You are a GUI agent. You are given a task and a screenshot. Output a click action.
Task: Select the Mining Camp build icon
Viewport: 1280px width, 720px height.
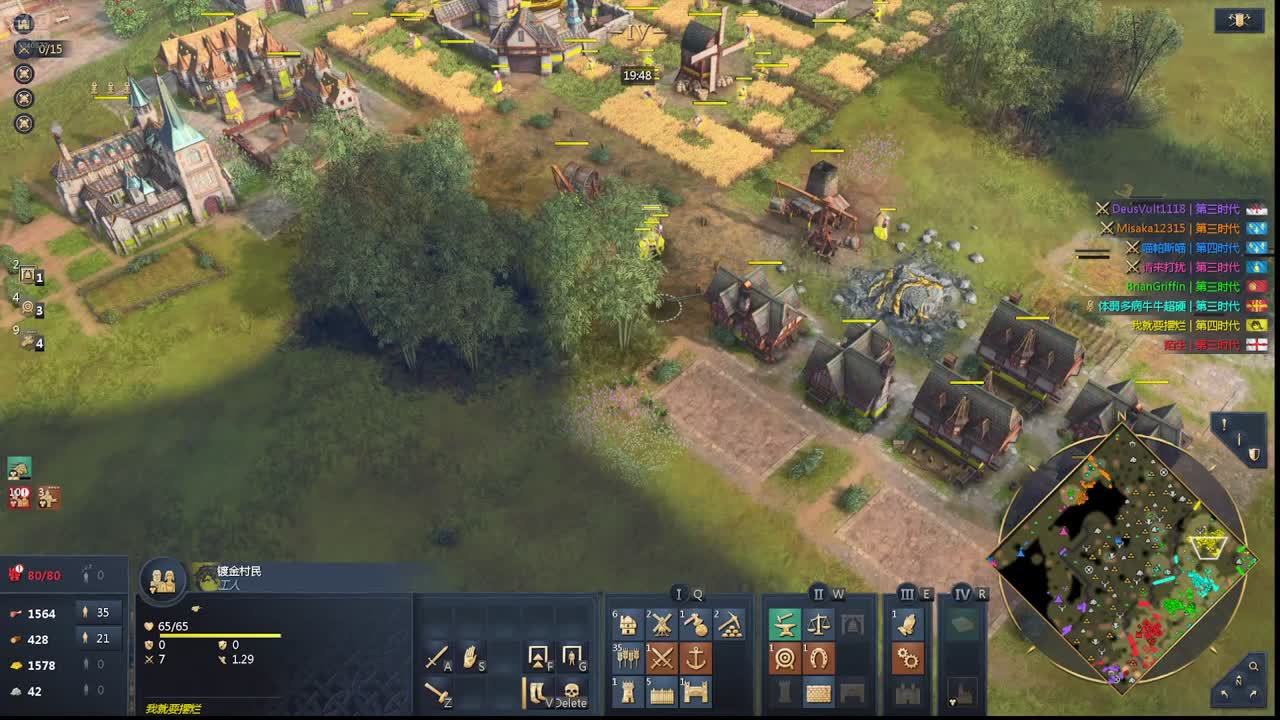pyautogui.click(x=729, y=625)
